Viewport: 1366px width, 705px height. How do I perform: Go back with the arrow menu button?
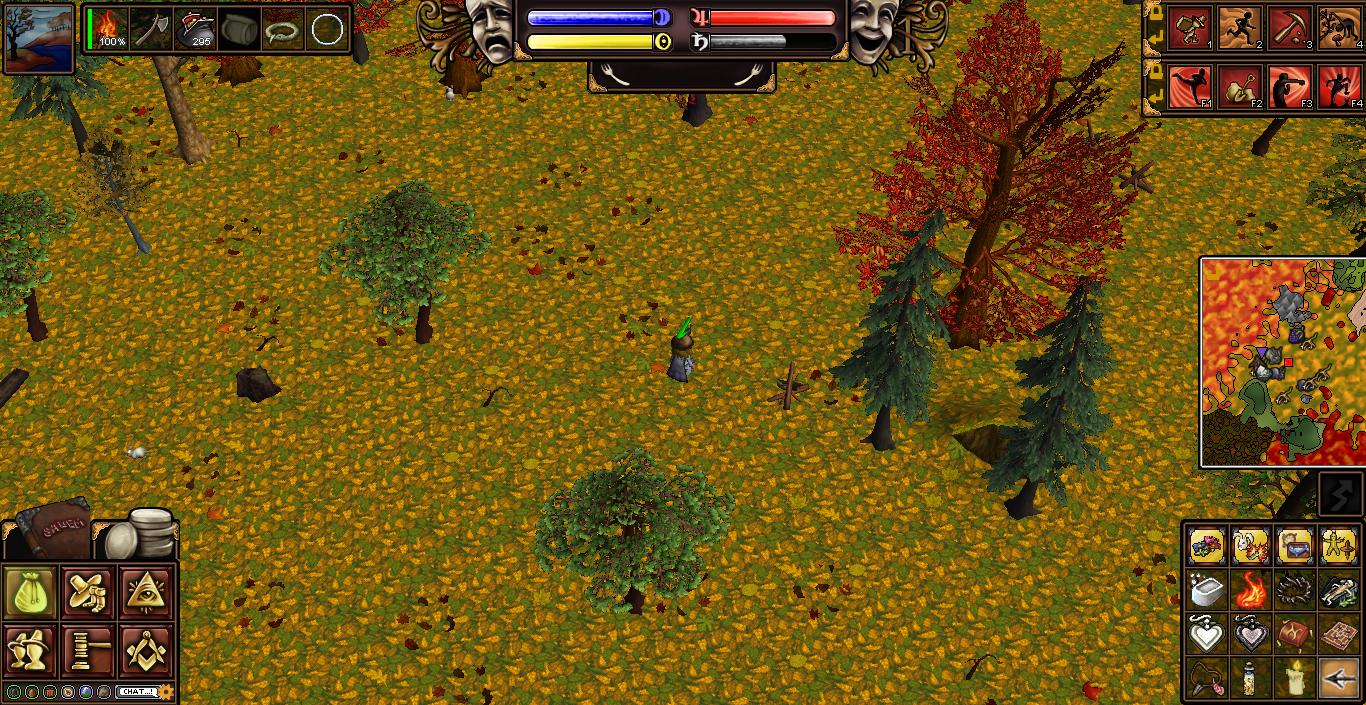tap(1339, 678)
